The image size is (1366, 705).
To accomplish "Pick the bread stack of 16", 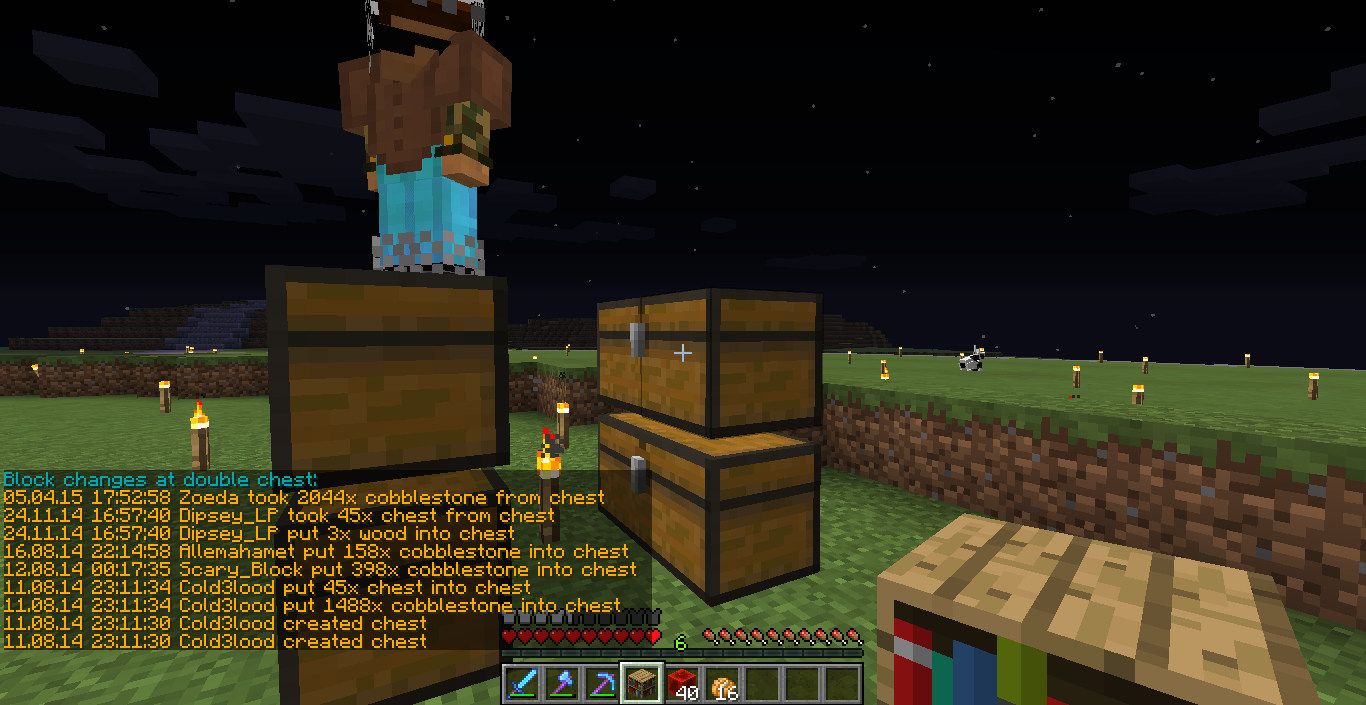I will pos(722,683).
